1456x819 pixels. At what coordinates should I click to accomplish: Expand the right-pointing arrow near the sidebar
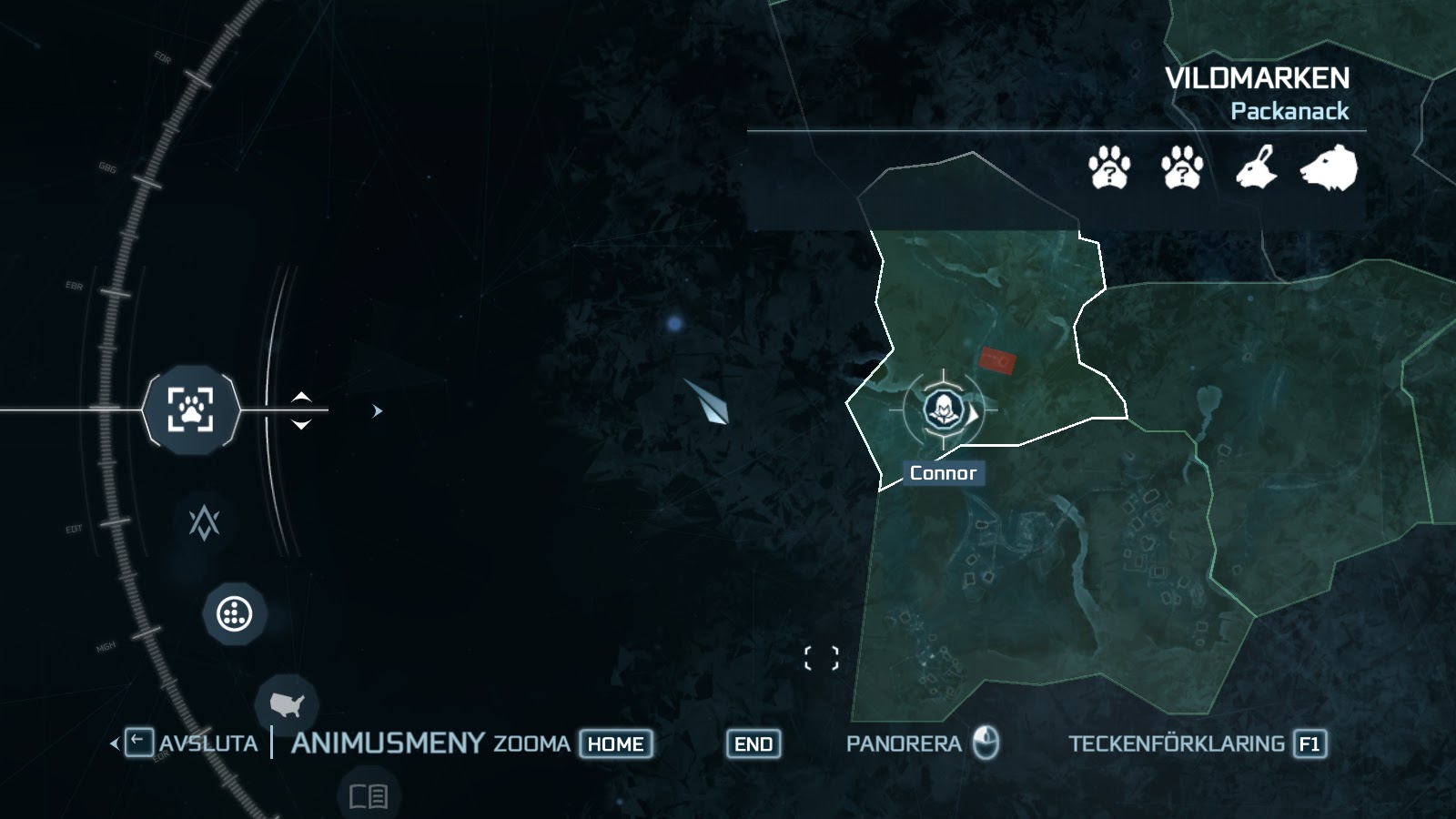pyautogui.click(x=376, y=410)
